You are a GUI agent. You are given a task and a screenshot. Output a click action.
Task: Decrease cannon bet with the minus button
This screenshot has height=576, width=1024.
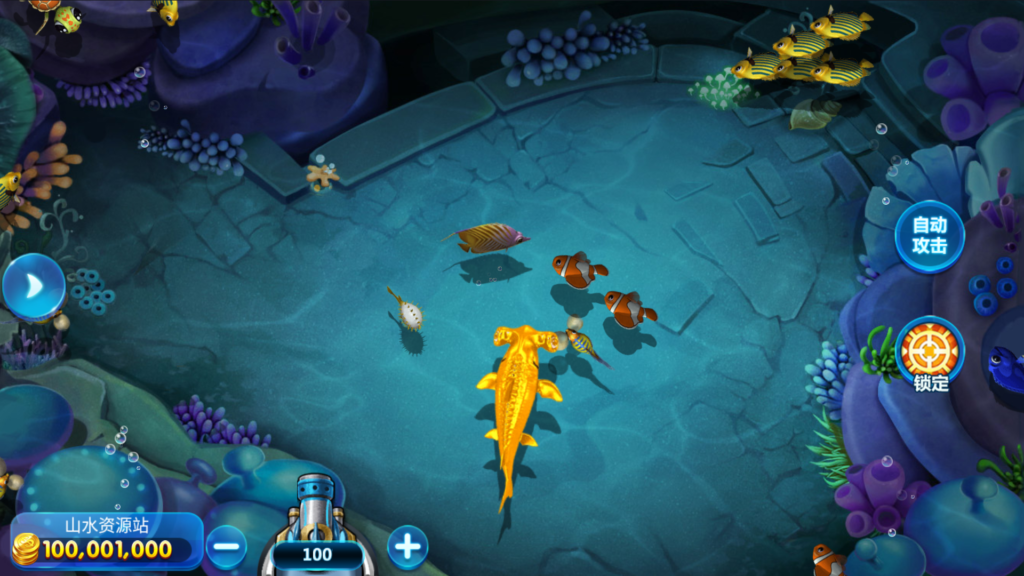[227, 547]
